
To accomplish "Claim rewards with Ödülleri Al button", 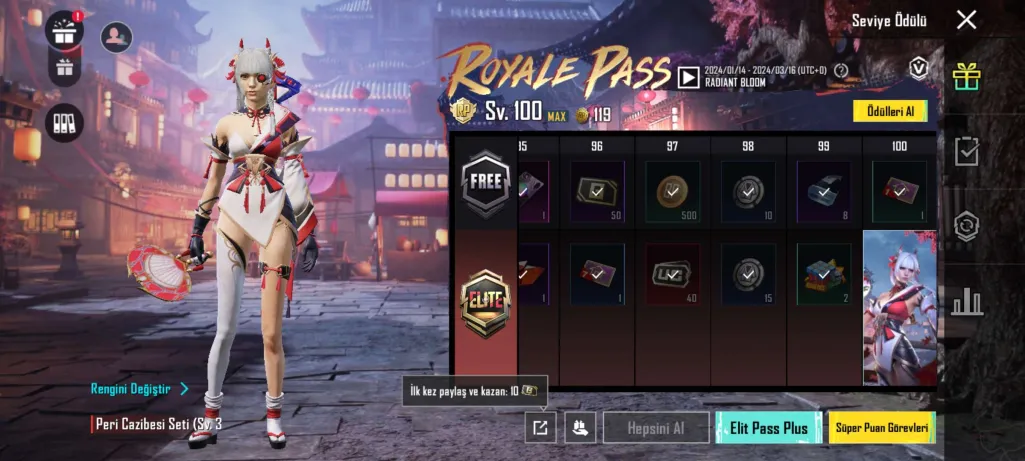I will [x=890, y=111].
